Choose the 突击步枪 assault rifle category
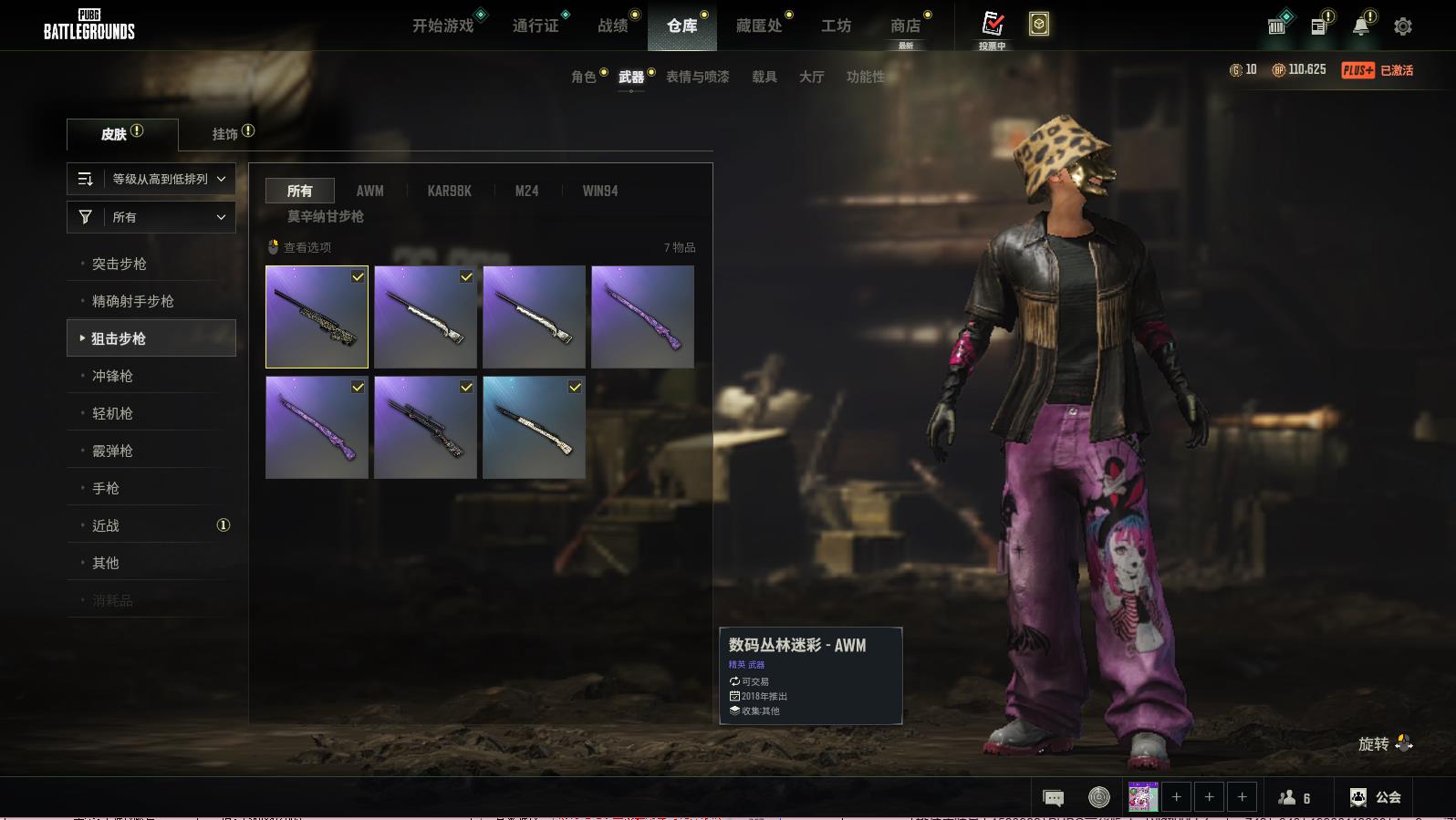This screenshot has height=820, width=1456. click(120, 264)
